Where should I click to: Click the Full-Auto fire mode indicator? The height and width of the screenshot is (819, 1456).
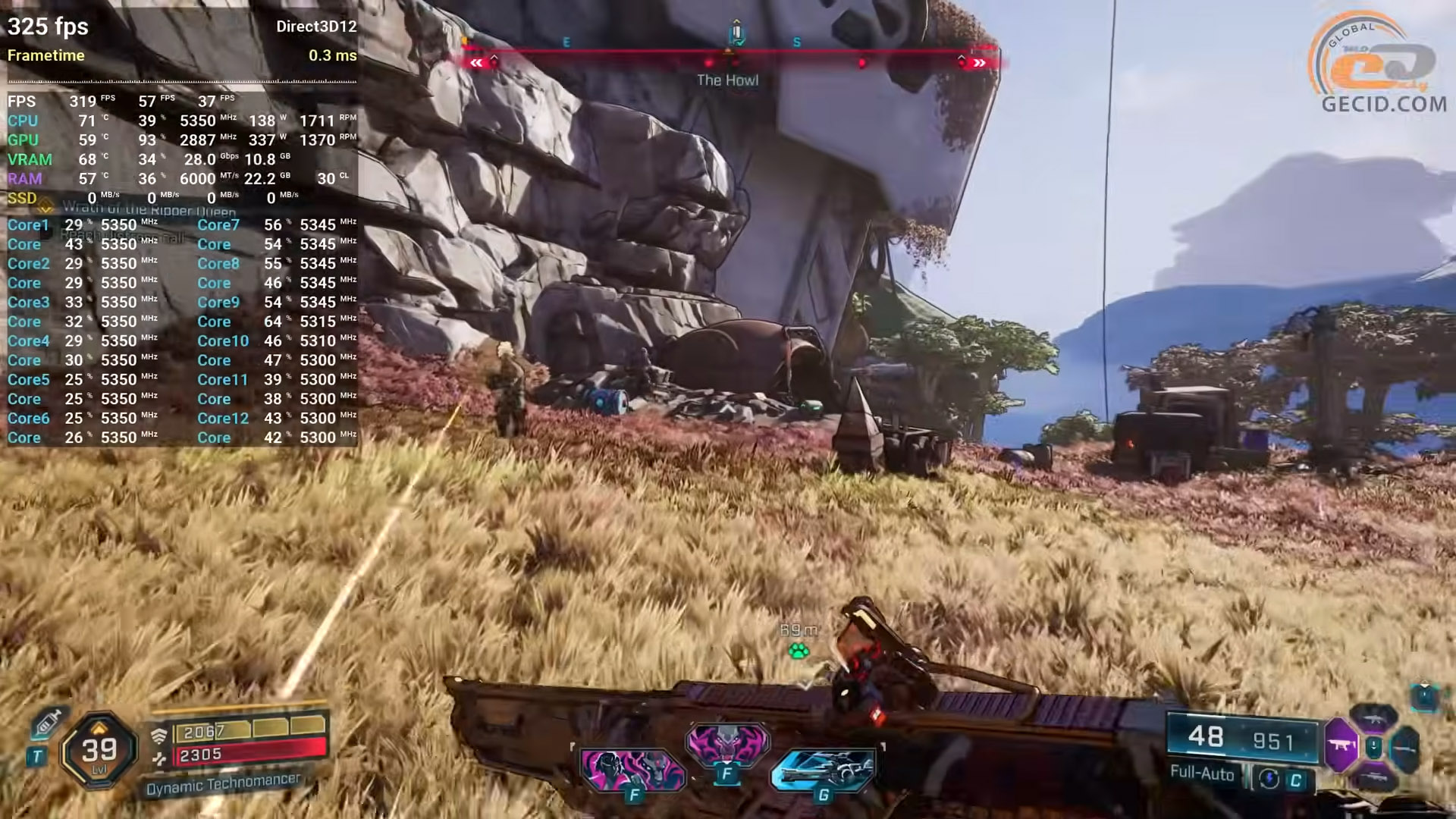coord(1202,773)
